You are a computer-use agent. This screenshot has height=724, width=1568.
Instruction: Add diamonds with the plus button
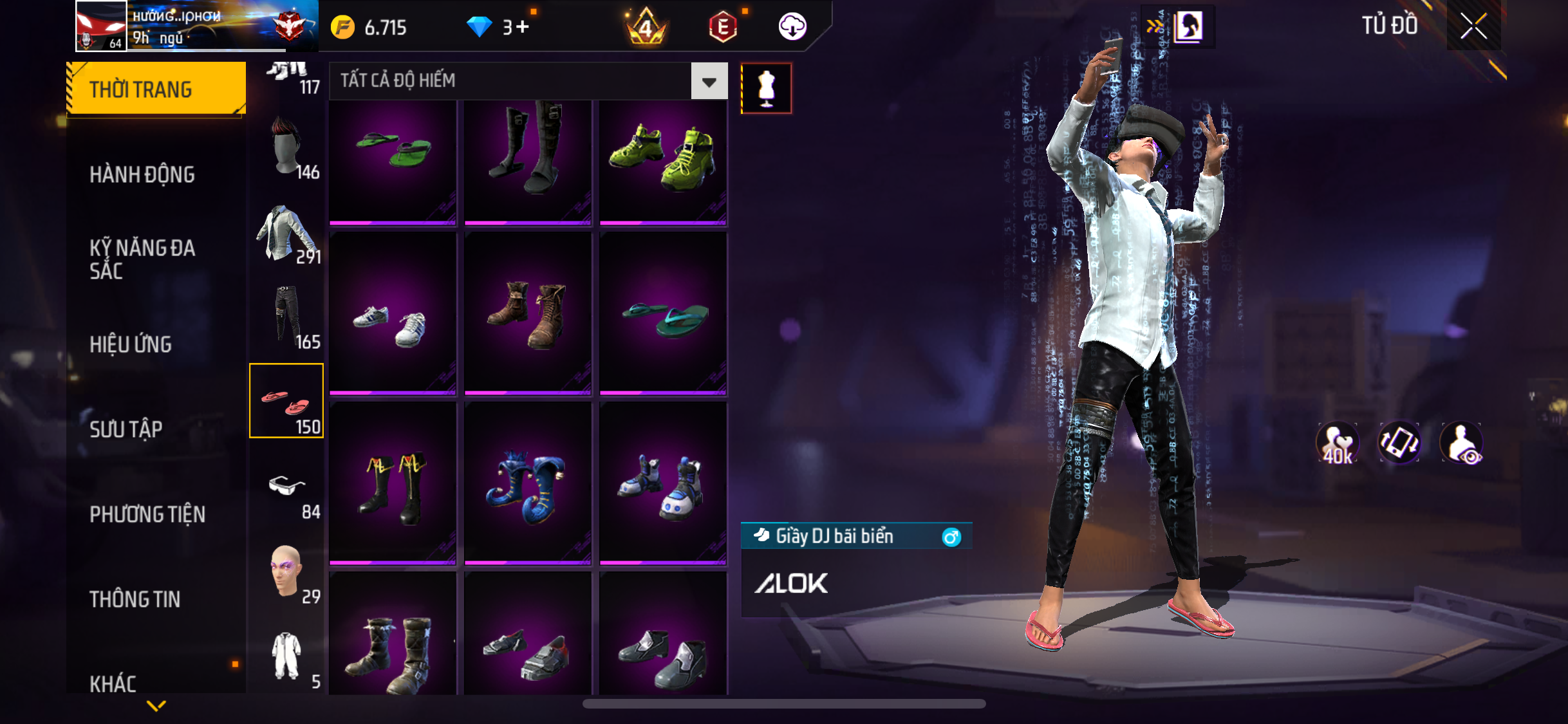point(522,27)
